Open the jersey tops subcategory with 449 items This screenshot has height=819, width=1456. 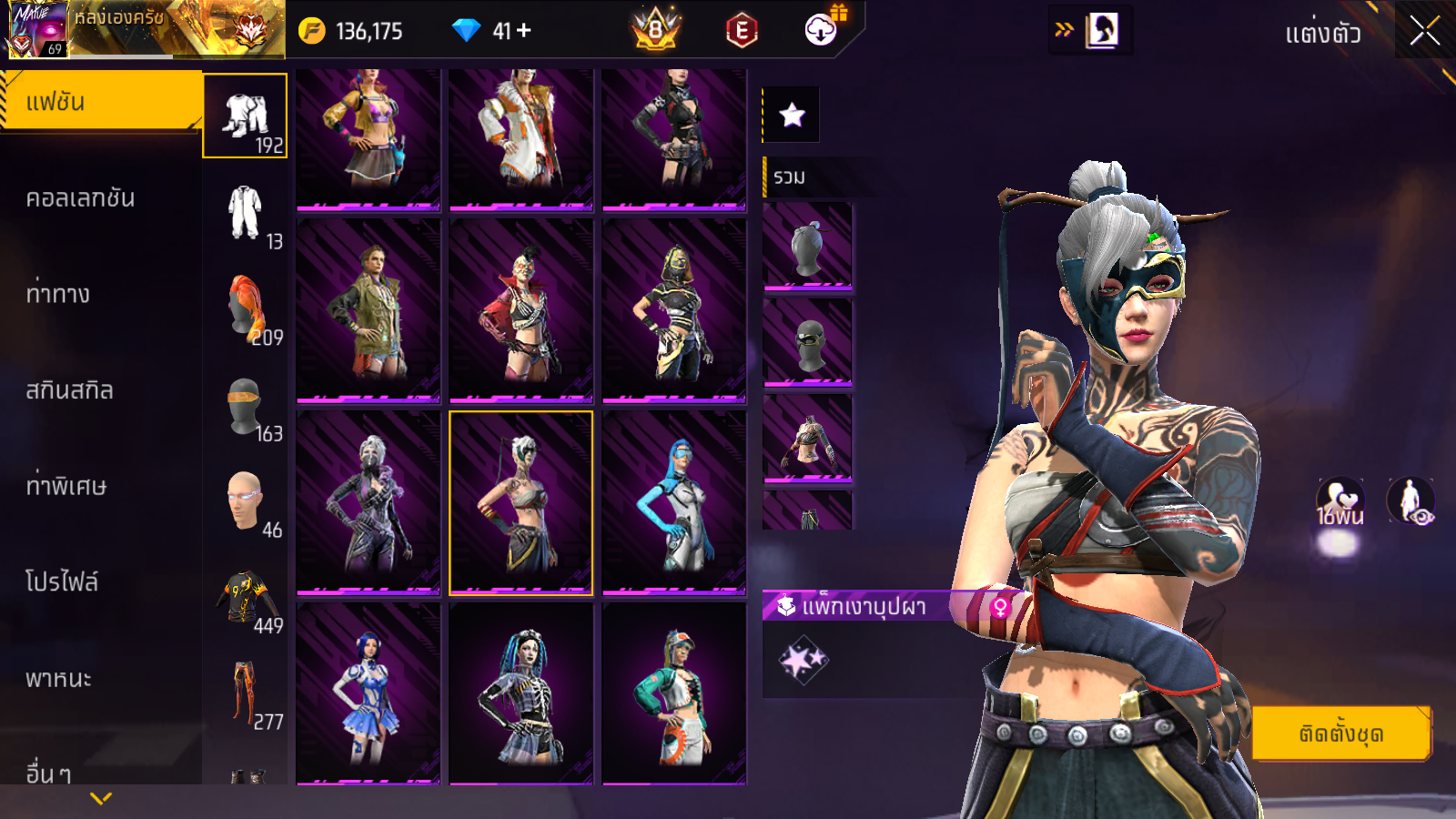click(x=248, y=599)
